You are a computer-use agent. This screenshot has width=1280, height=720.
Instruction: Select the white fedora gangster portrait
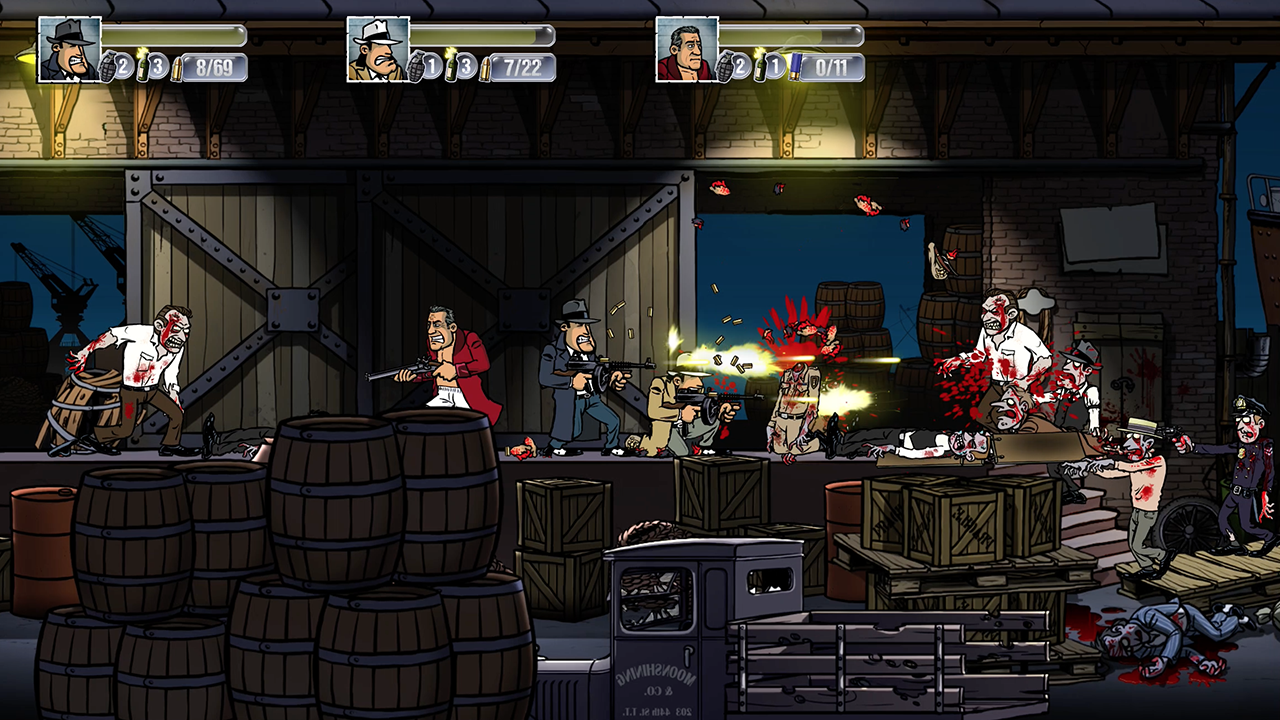[378, 49]
